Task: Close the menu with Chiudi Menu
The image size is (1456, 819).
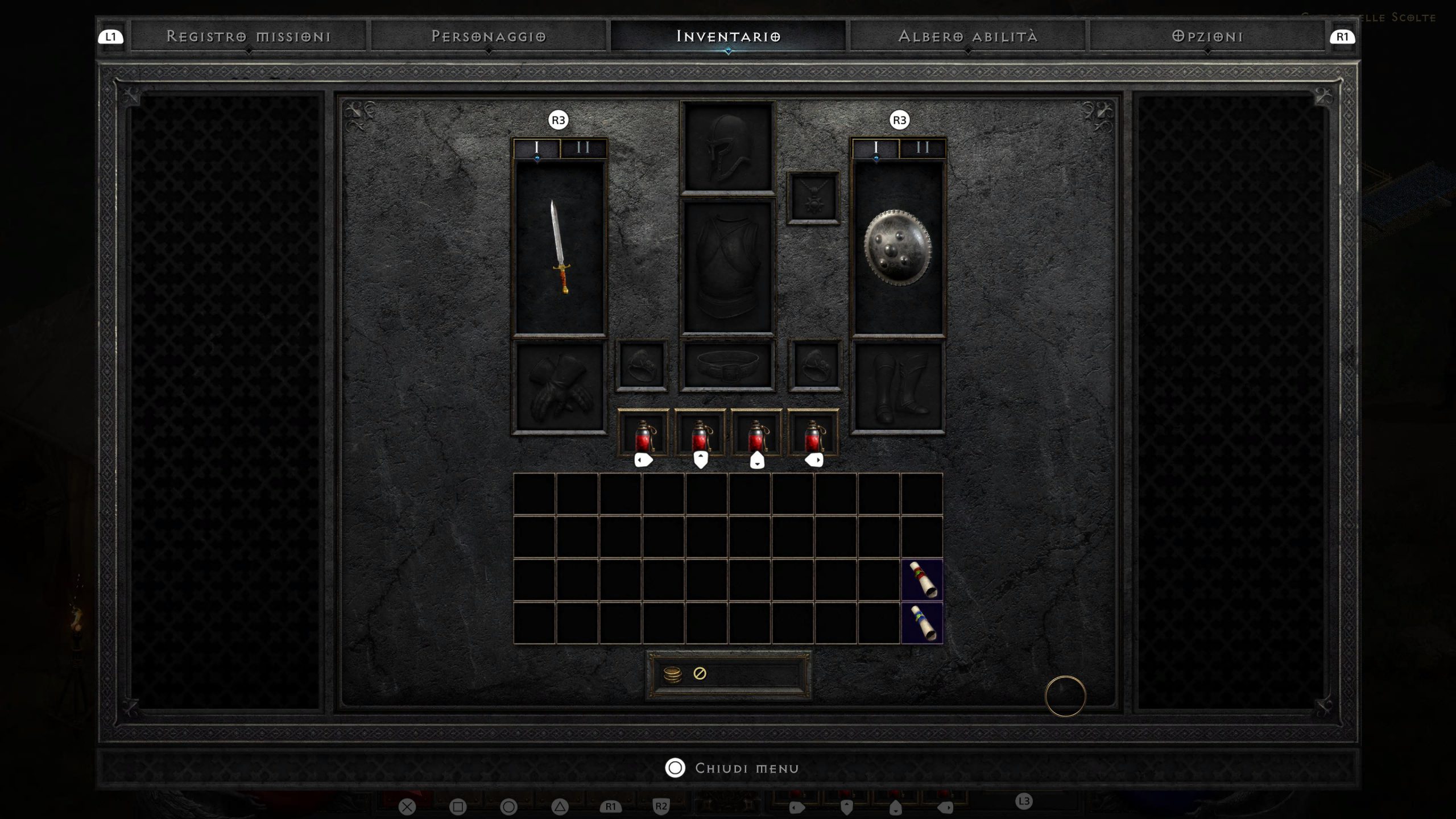Action: tap(733, 768)
